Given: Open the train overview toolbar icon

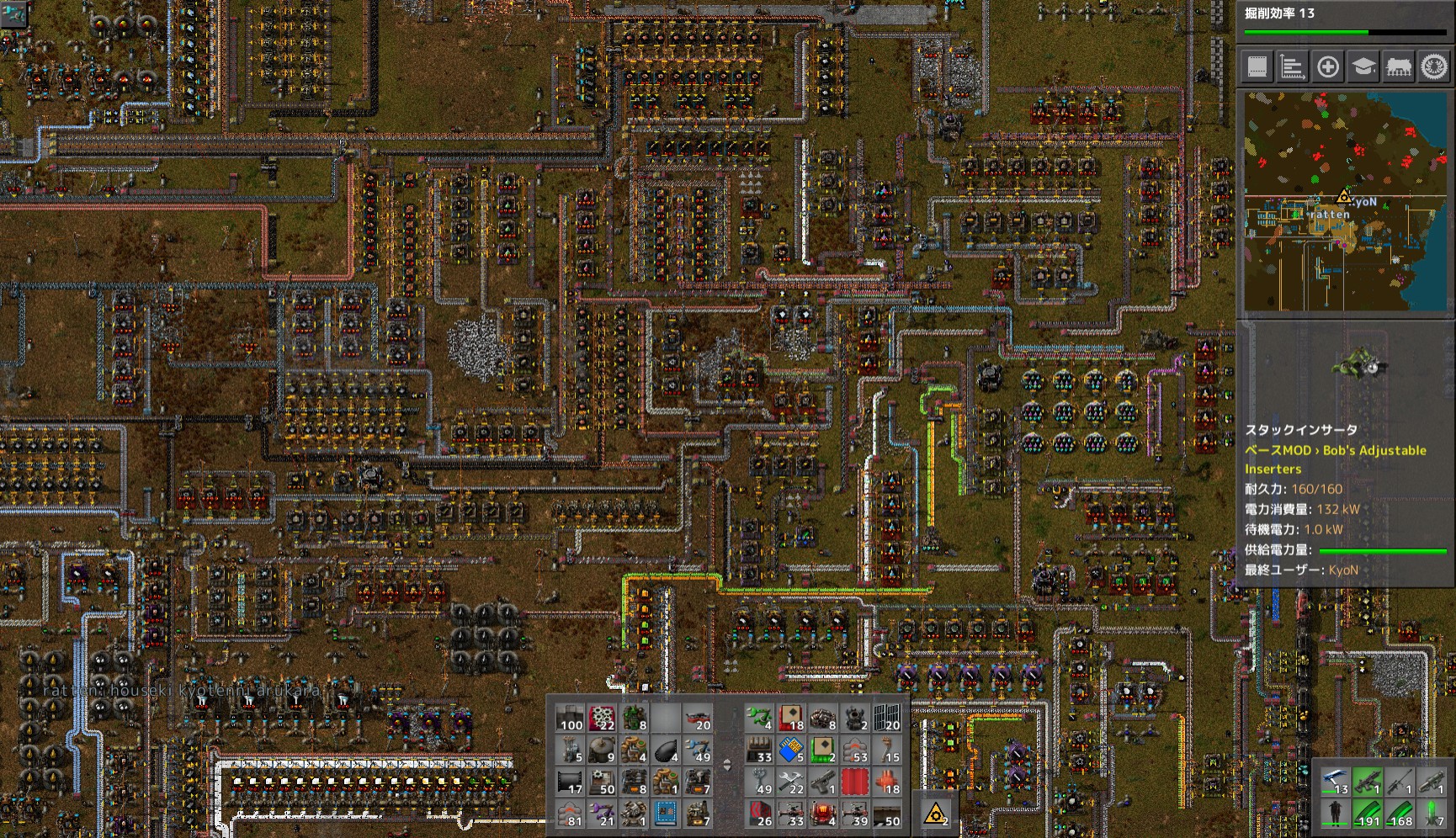Looking at the screenshot, I should pyautogui.click(x=1399, y=67).
